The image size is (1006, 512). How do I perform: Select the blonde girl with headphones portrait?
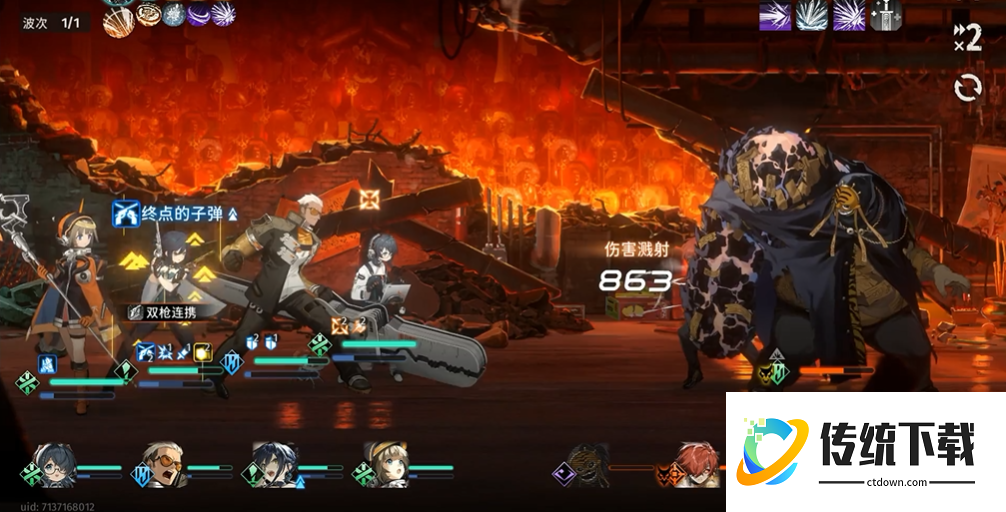click(384, 464)
